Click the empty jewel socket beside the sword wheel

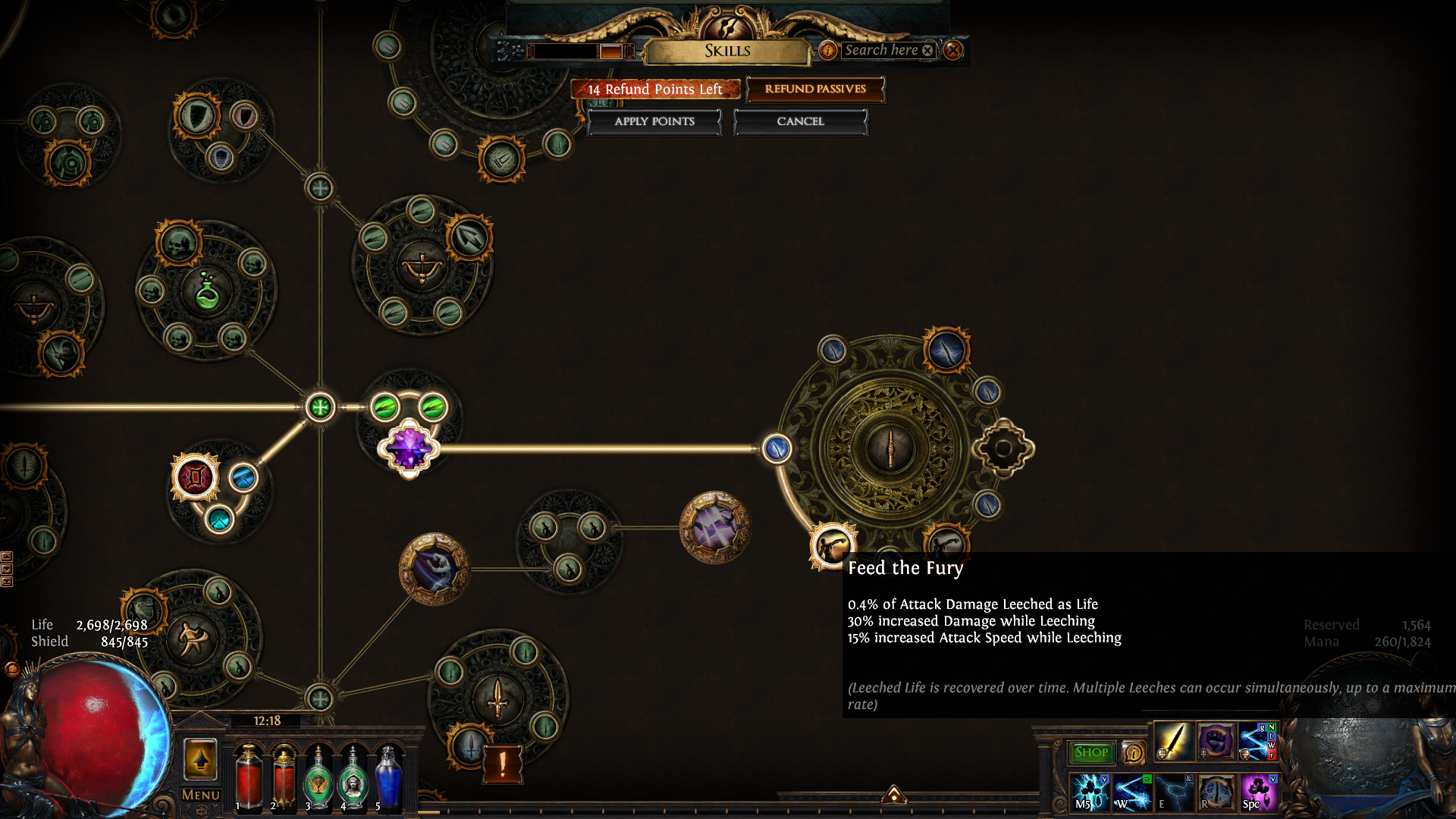(x=1003, y=448)
